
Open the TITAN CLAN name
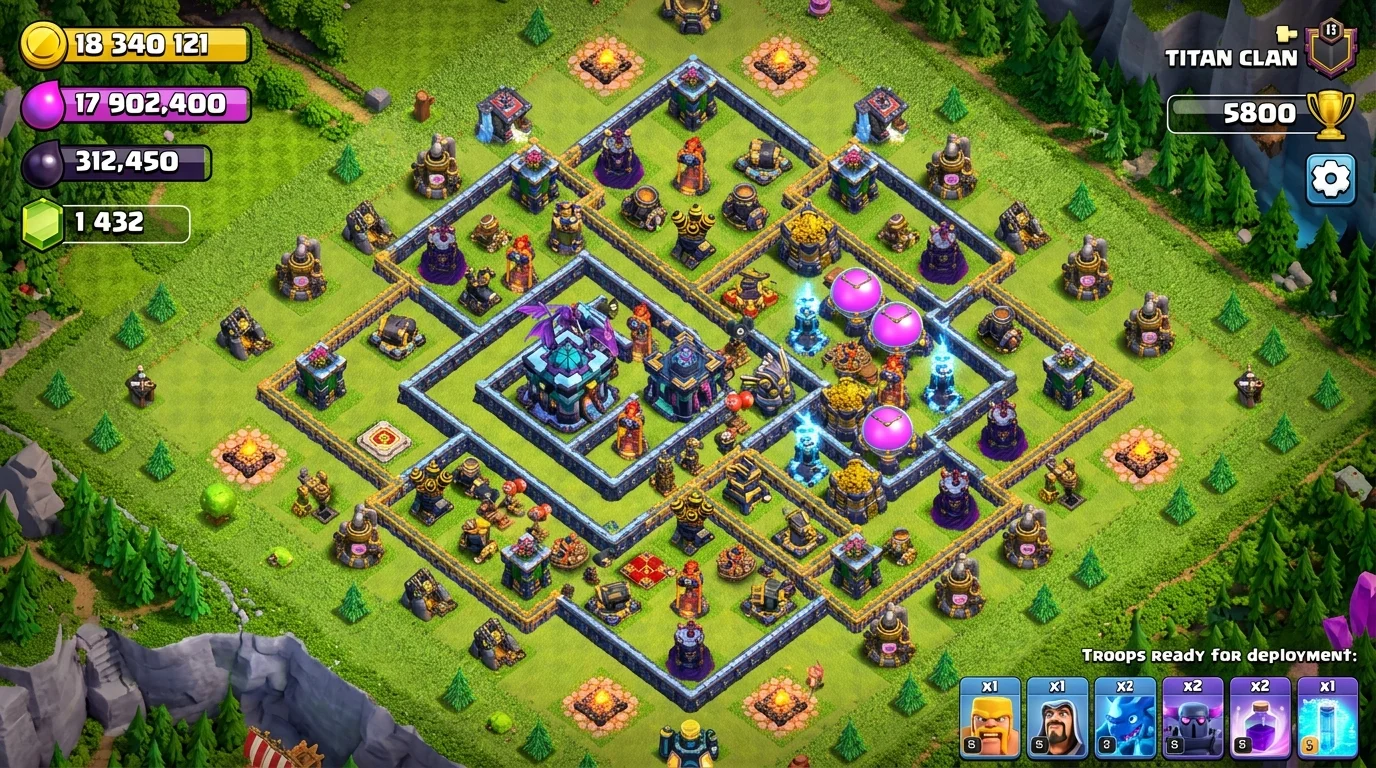[x=1232, y=57]
